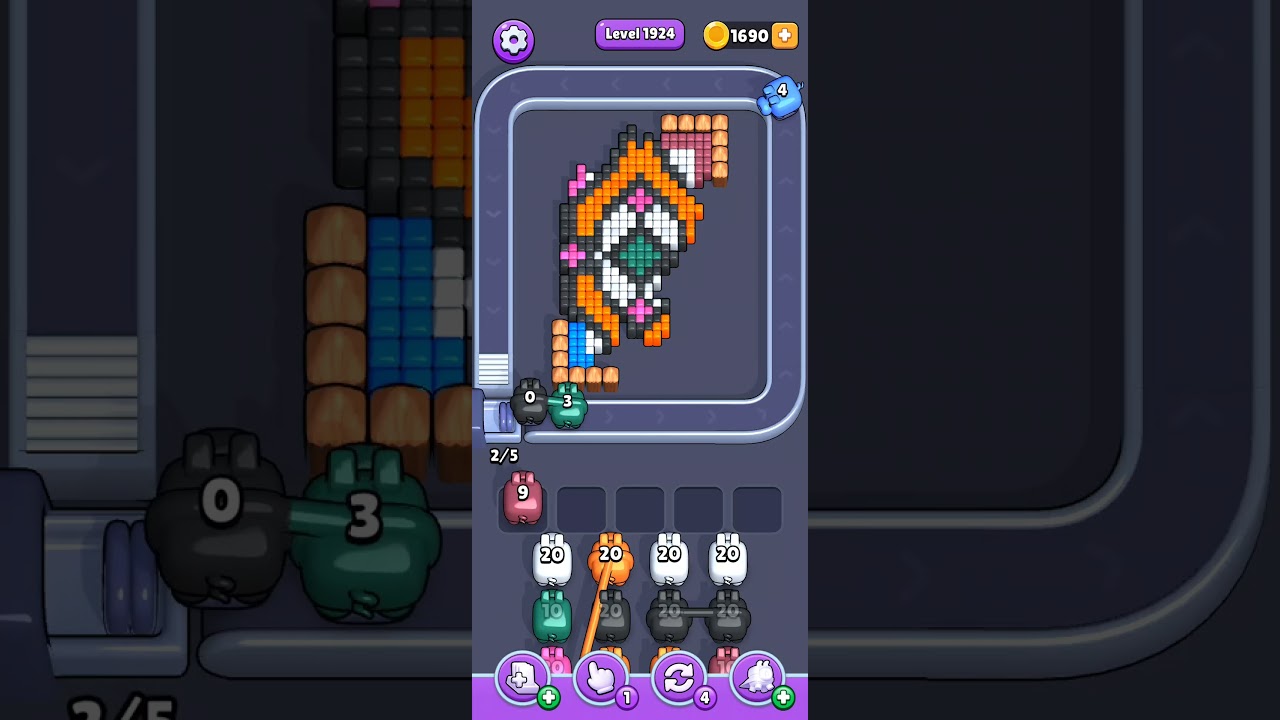
Task: Tap the striped capacity gauge near track left
Action: coord(492,369)
